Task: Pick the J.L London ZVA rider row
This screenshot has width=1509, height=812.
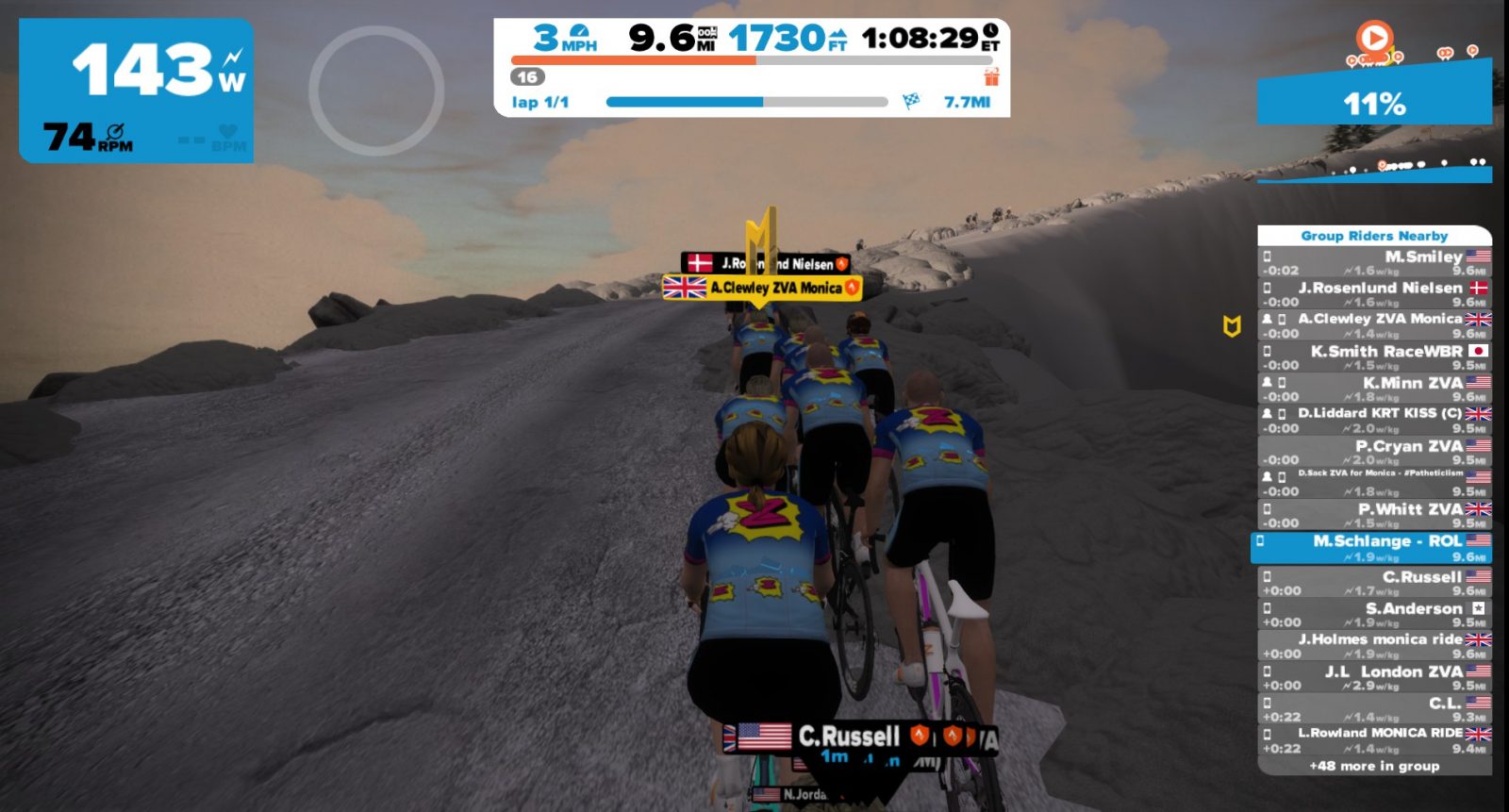Action: coord(1374,677)
